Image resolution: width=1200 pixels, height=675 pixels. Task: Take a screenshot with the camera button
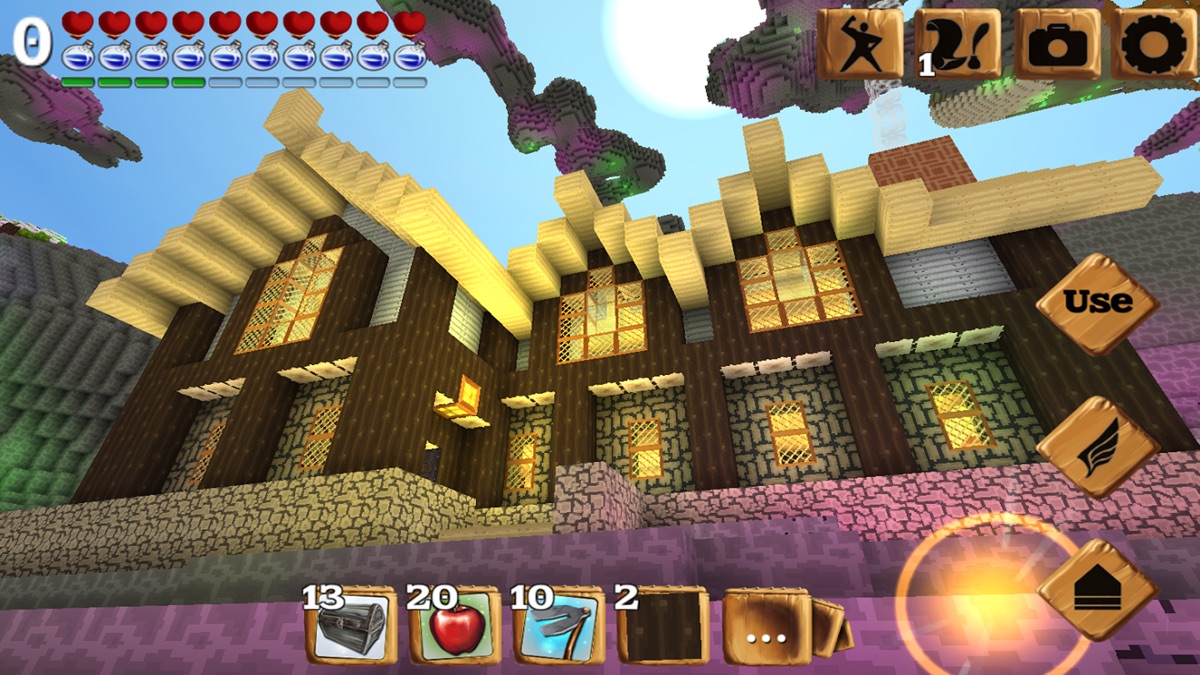pos(1058,44)
